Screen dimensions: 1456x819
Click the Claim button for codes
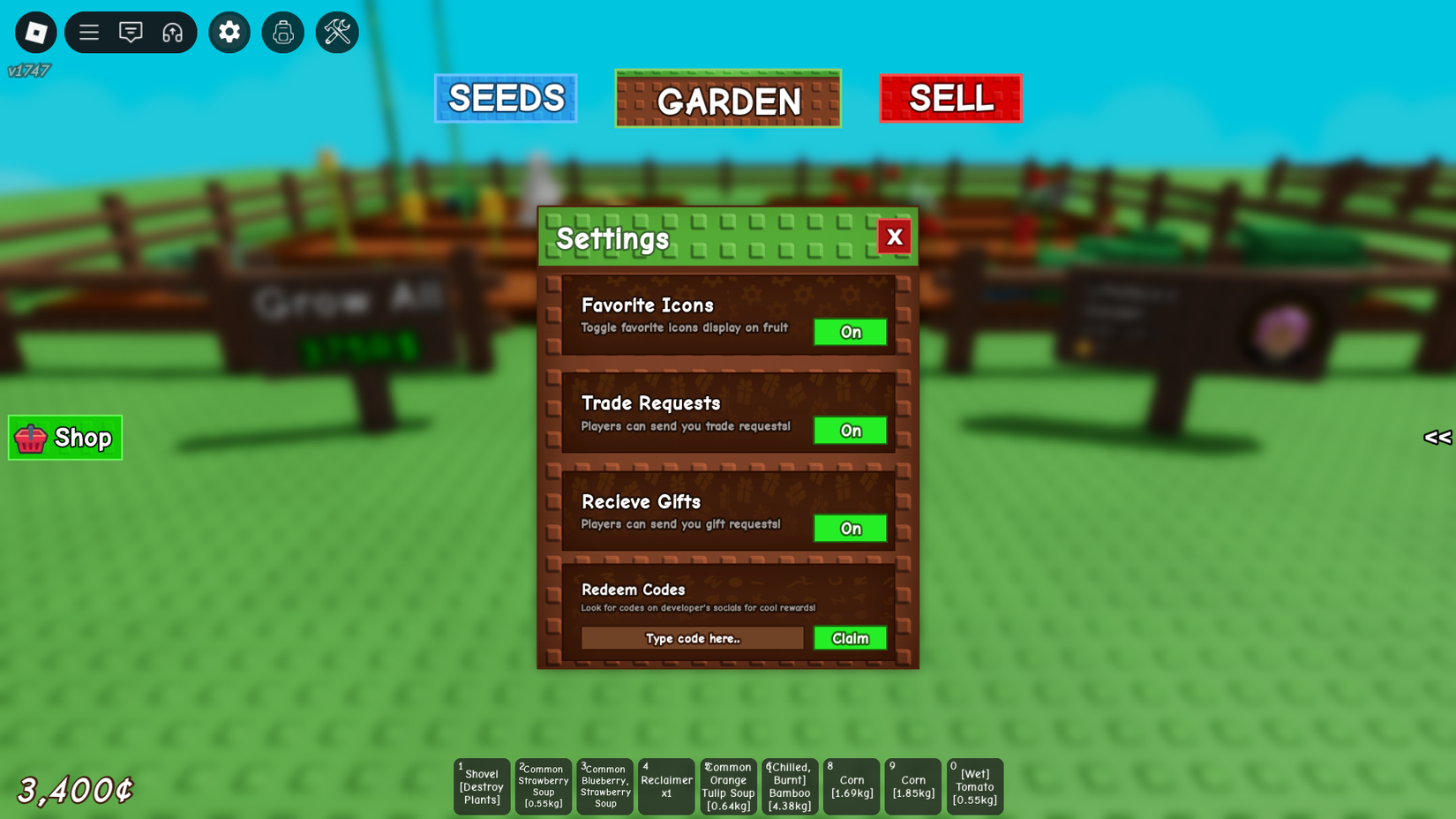pyautogui.click(x=849, y=637)
